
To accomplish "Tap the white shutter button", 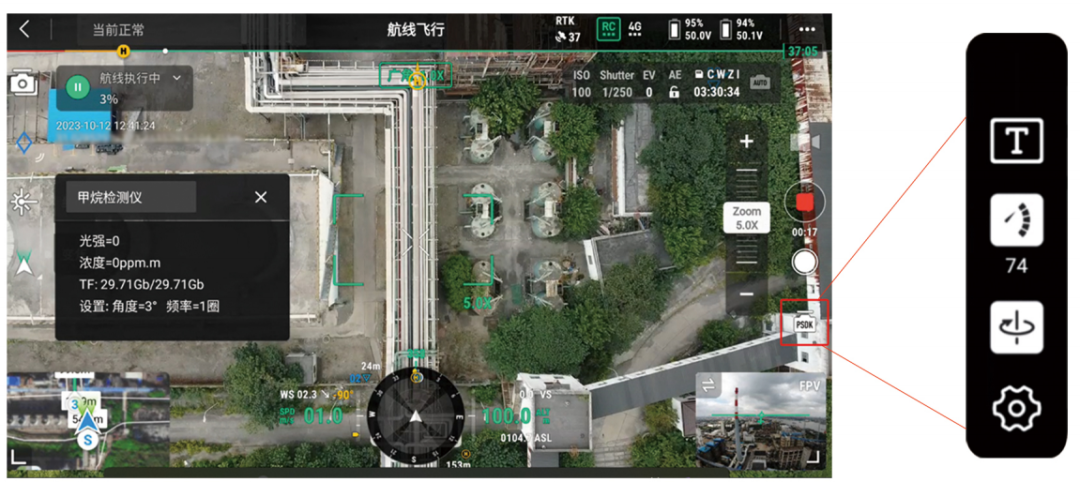I will coord(804,262).
